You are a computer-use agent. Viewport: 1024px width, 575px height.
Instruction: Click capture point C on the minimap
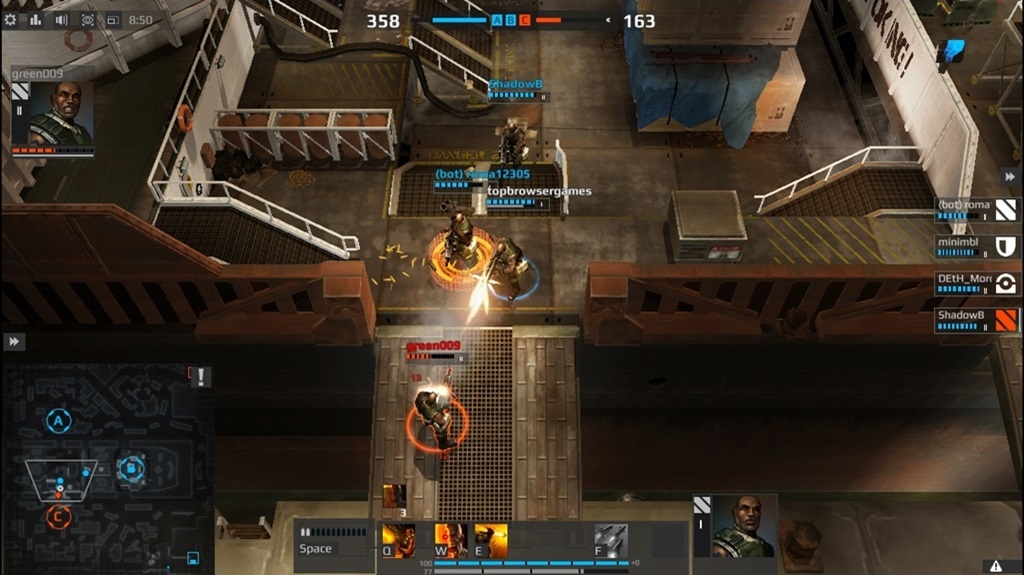click(58, 516)
